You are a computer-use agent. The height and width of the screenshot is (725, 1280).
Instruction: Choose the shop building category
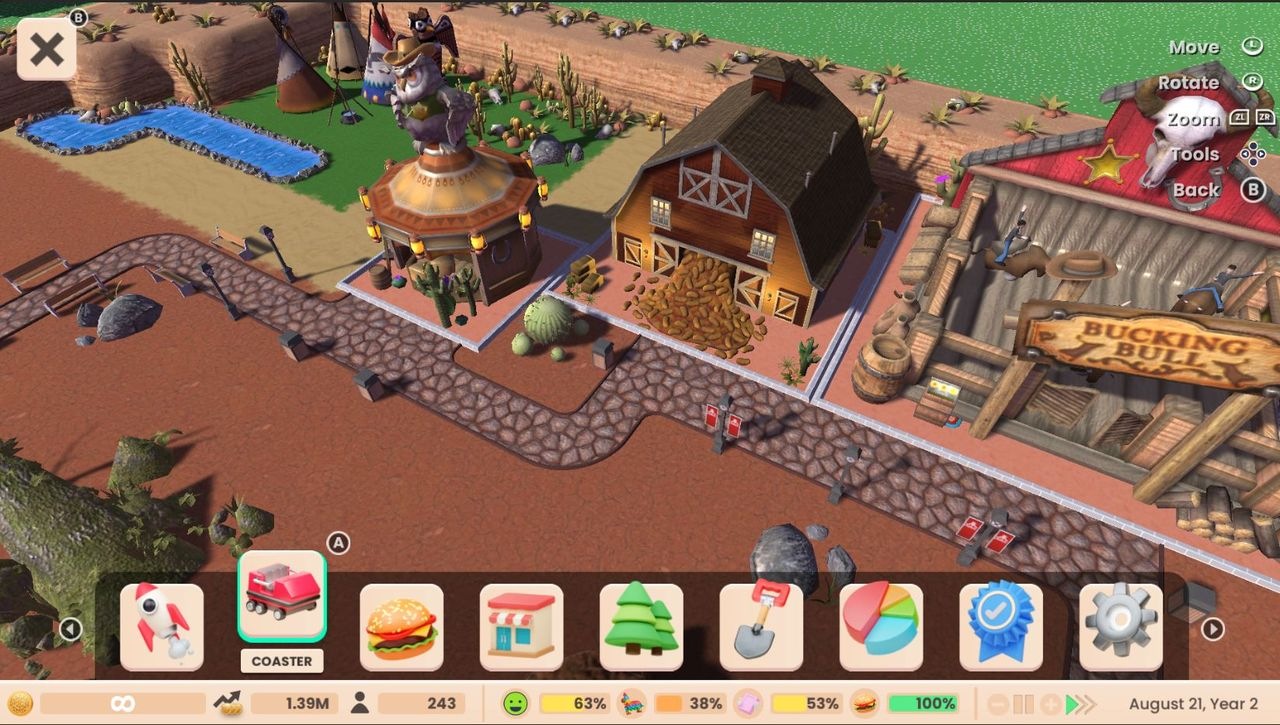521,626
